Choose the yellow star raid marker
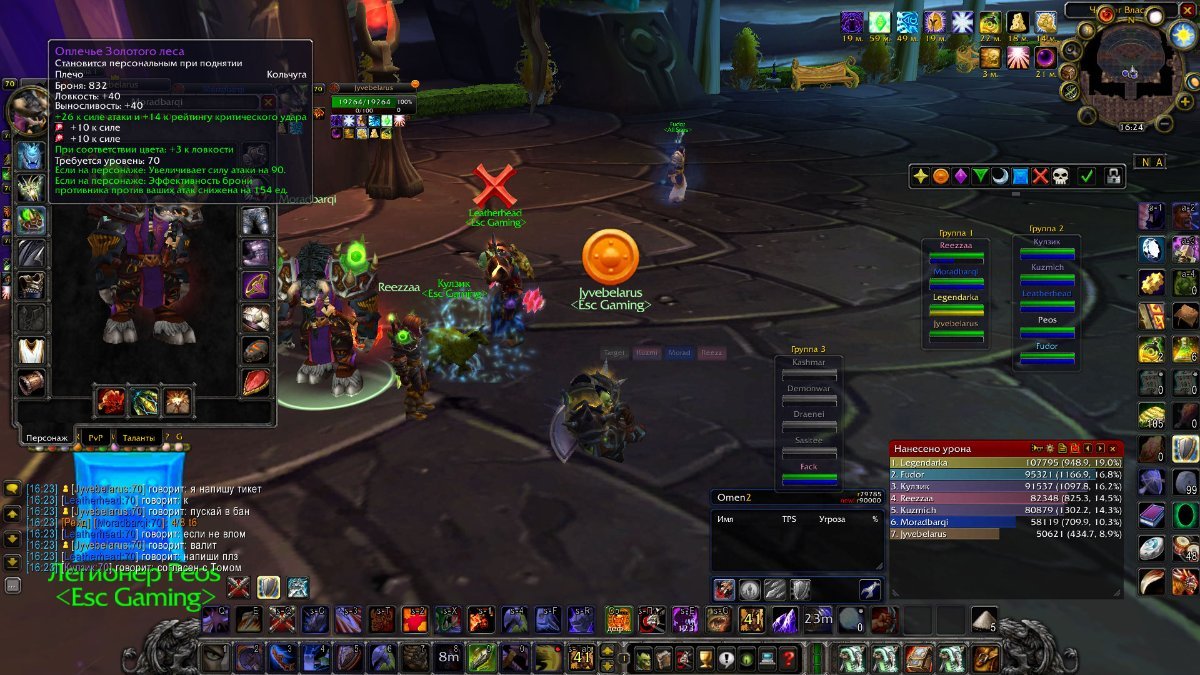This screenshot has width=1200, height=675. [x=920, y=176]
